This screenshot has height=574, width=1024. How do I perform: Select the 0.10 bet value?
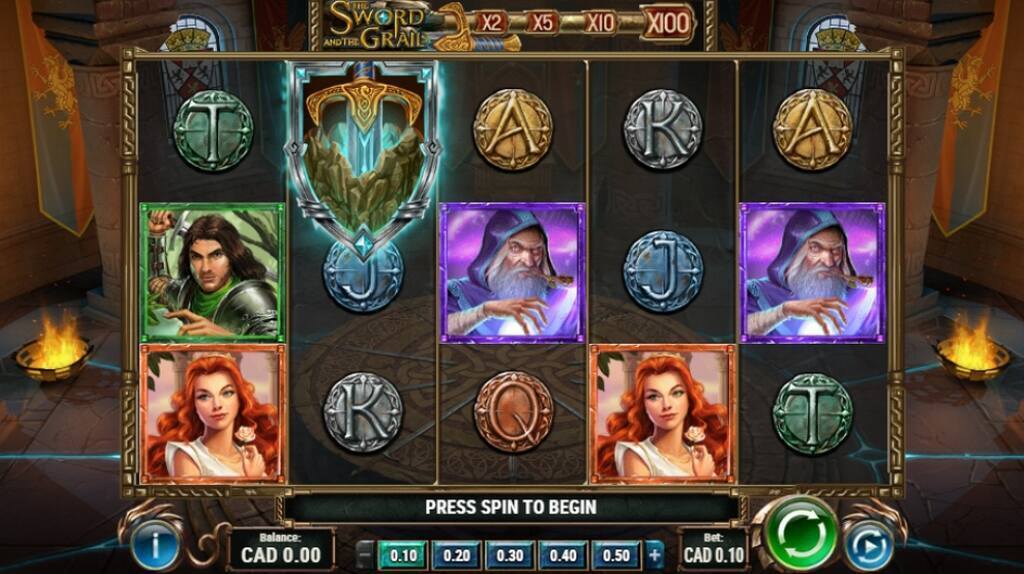[x=403, y=555]
